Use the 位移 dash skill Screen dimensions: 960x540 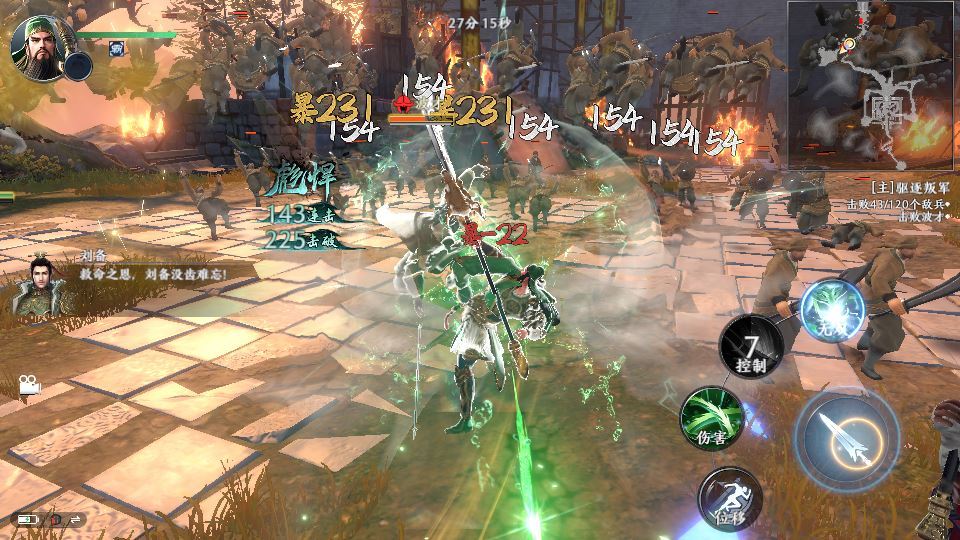729,497
